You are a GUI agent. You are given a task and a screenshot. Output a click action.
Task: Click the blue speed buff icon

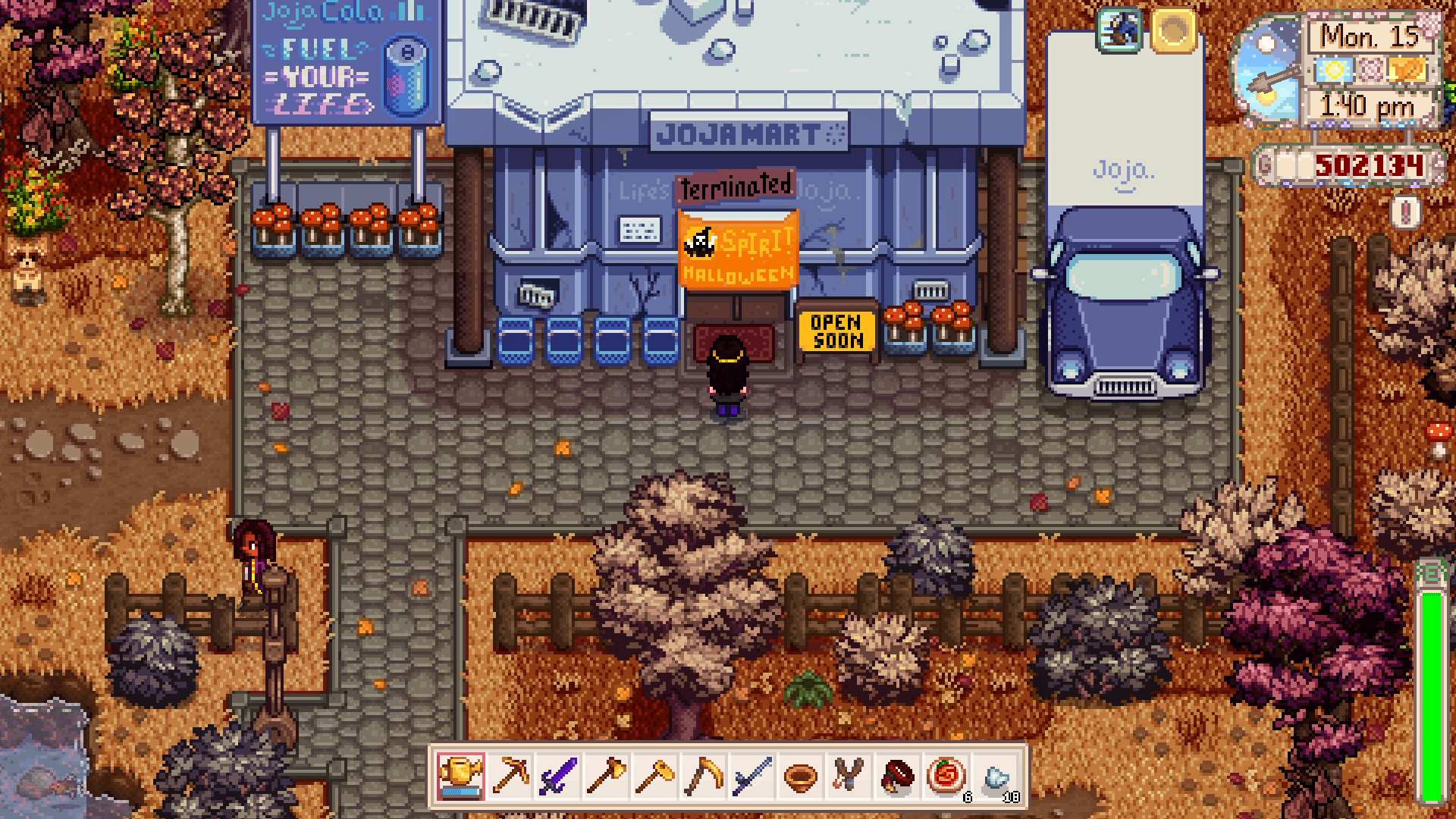(x=1119, y=30)
